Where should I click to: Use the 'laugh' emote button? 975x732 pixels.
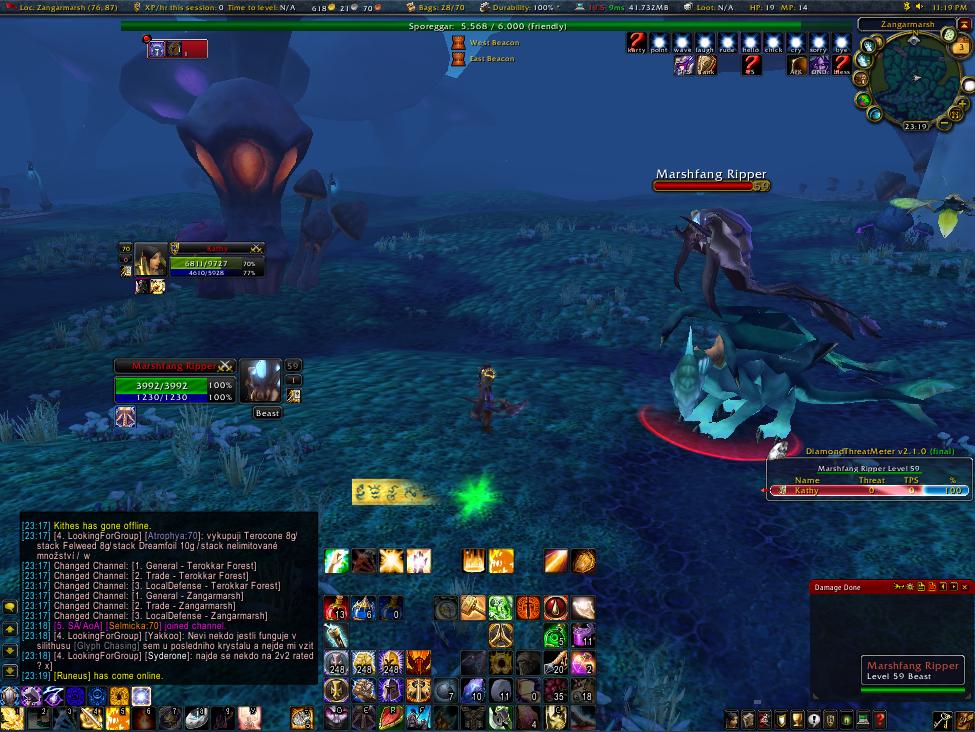click(x=705, y=42)
